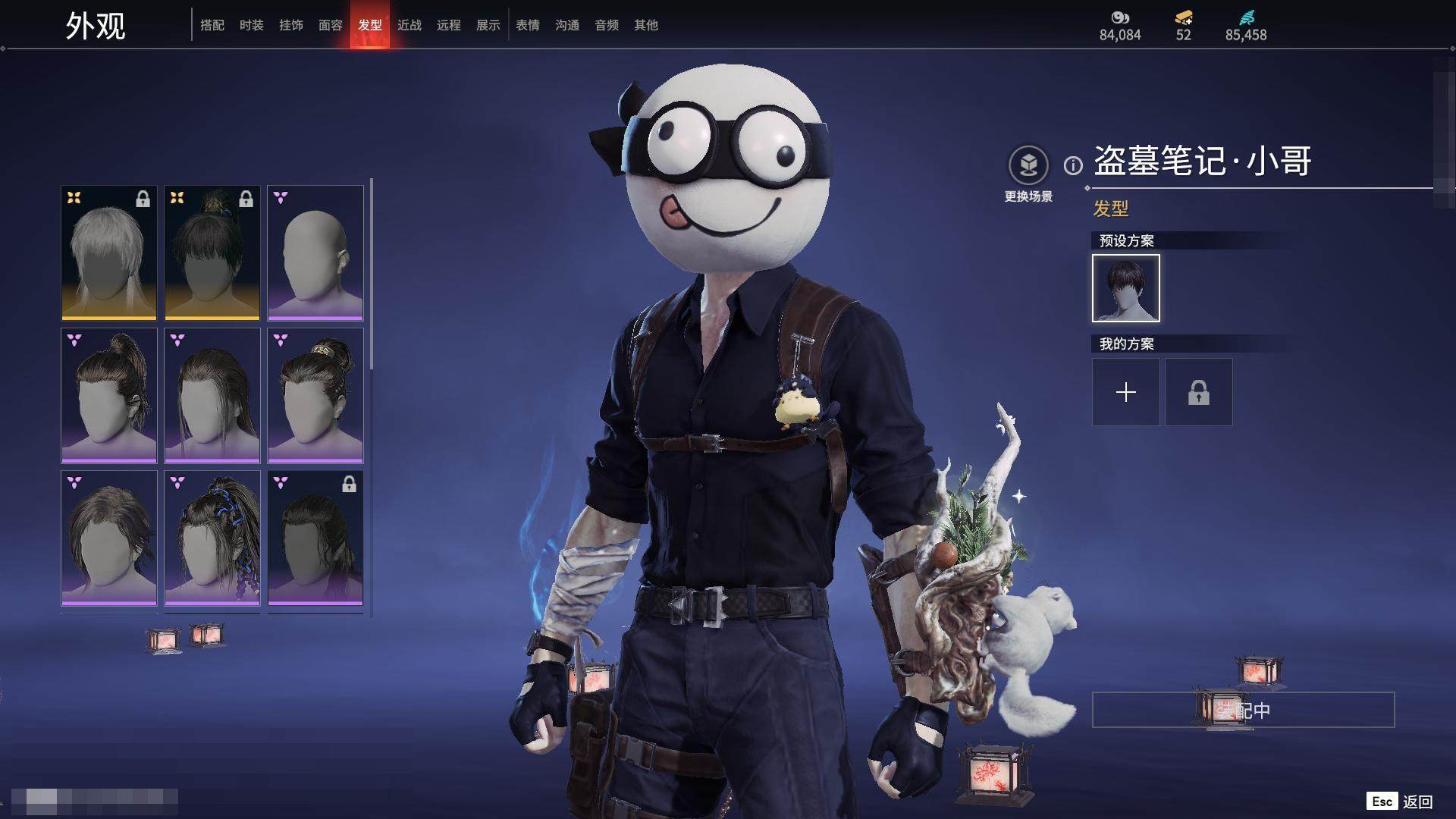This screenshot has width=1456, height=819.
Task: Click the 装配中 equip button
Action: pos(1243,711)
